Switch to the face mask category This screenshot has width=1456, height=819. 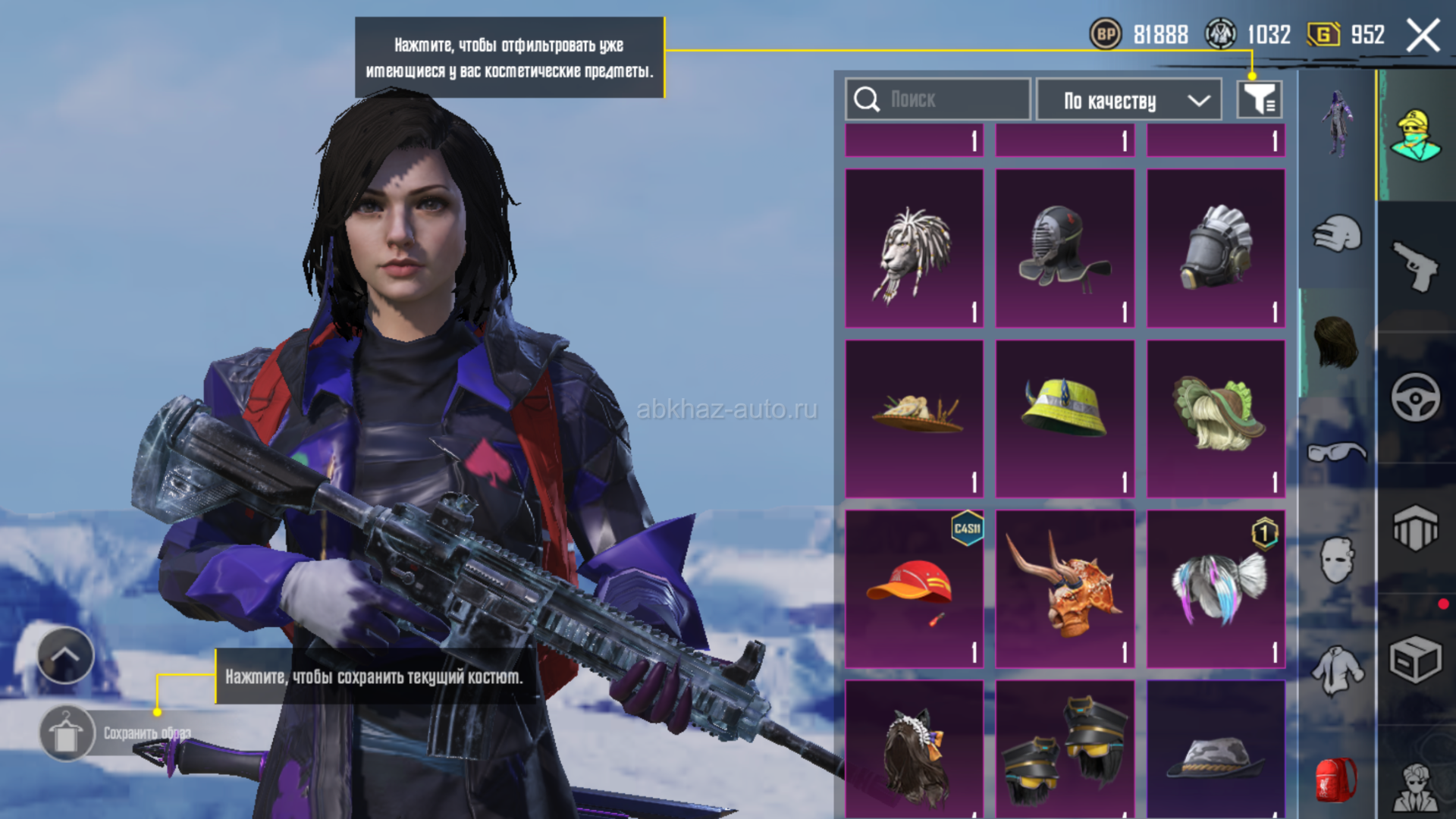click(1336, 561)
